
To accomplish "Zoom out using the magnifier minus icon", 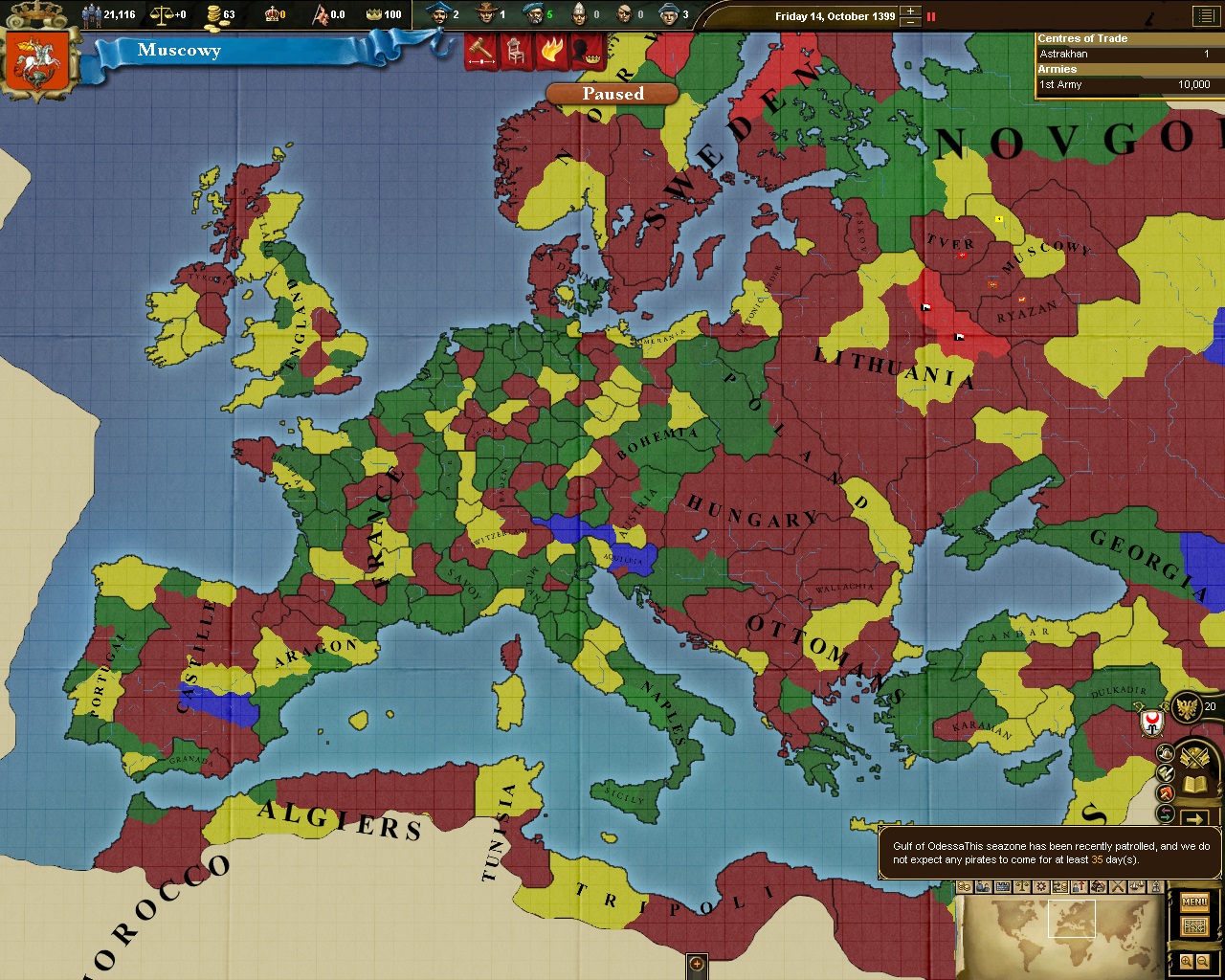I will click(x=1203, y=961).
